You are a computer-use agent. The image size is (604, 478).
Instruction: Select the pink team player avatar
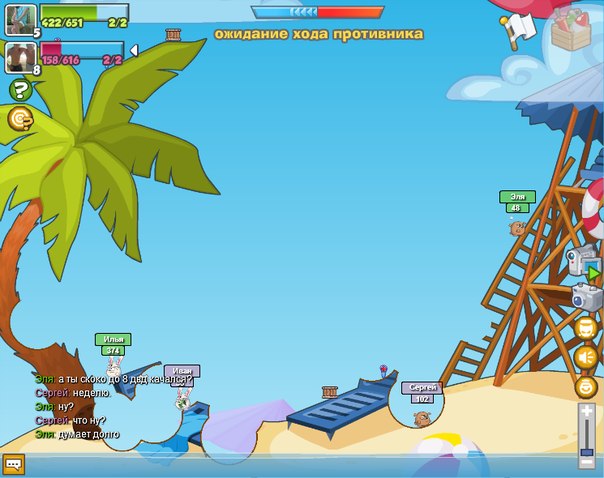point(21,58)
